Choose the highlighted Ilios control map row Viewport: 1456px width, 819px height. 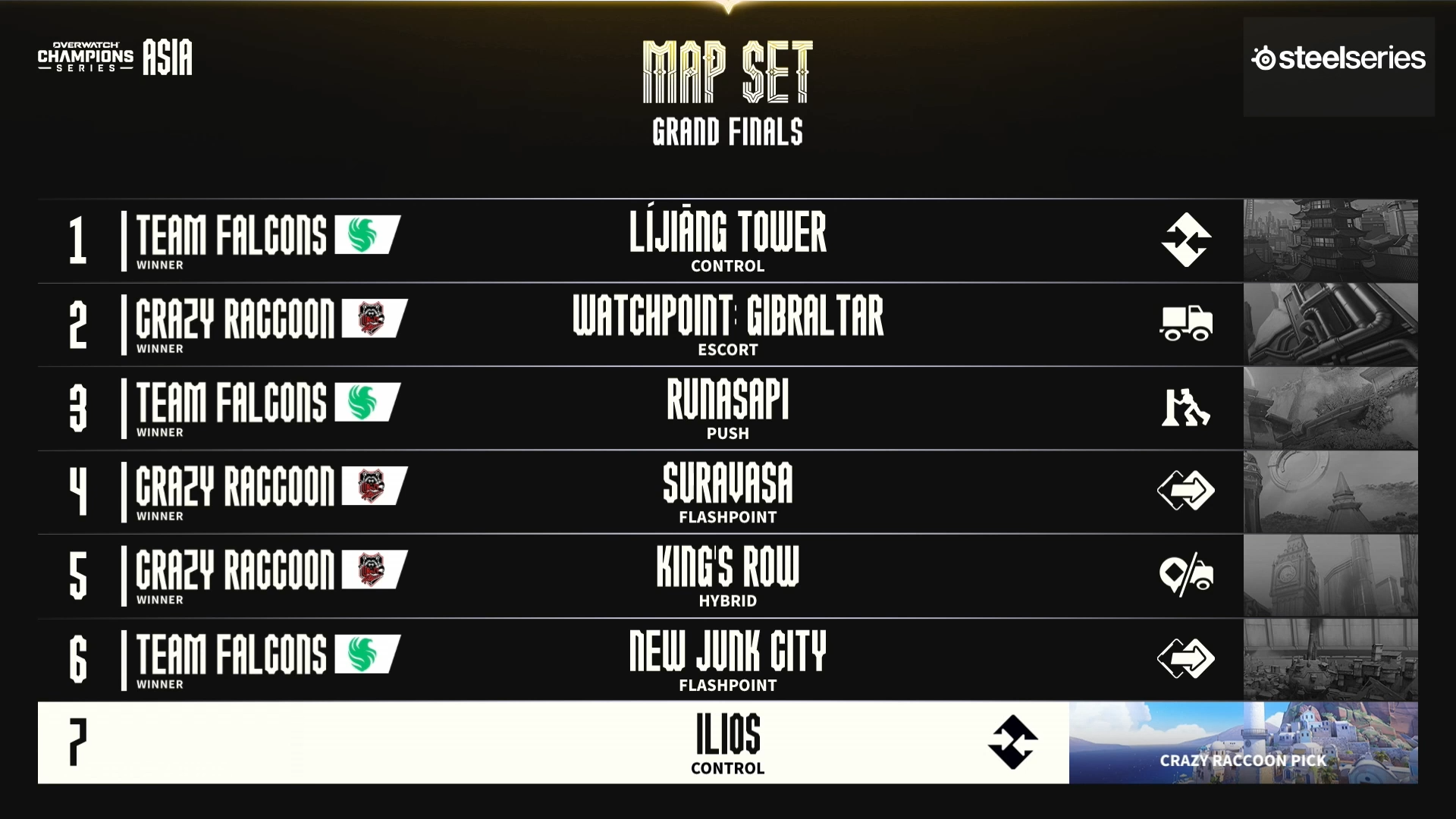726,743
